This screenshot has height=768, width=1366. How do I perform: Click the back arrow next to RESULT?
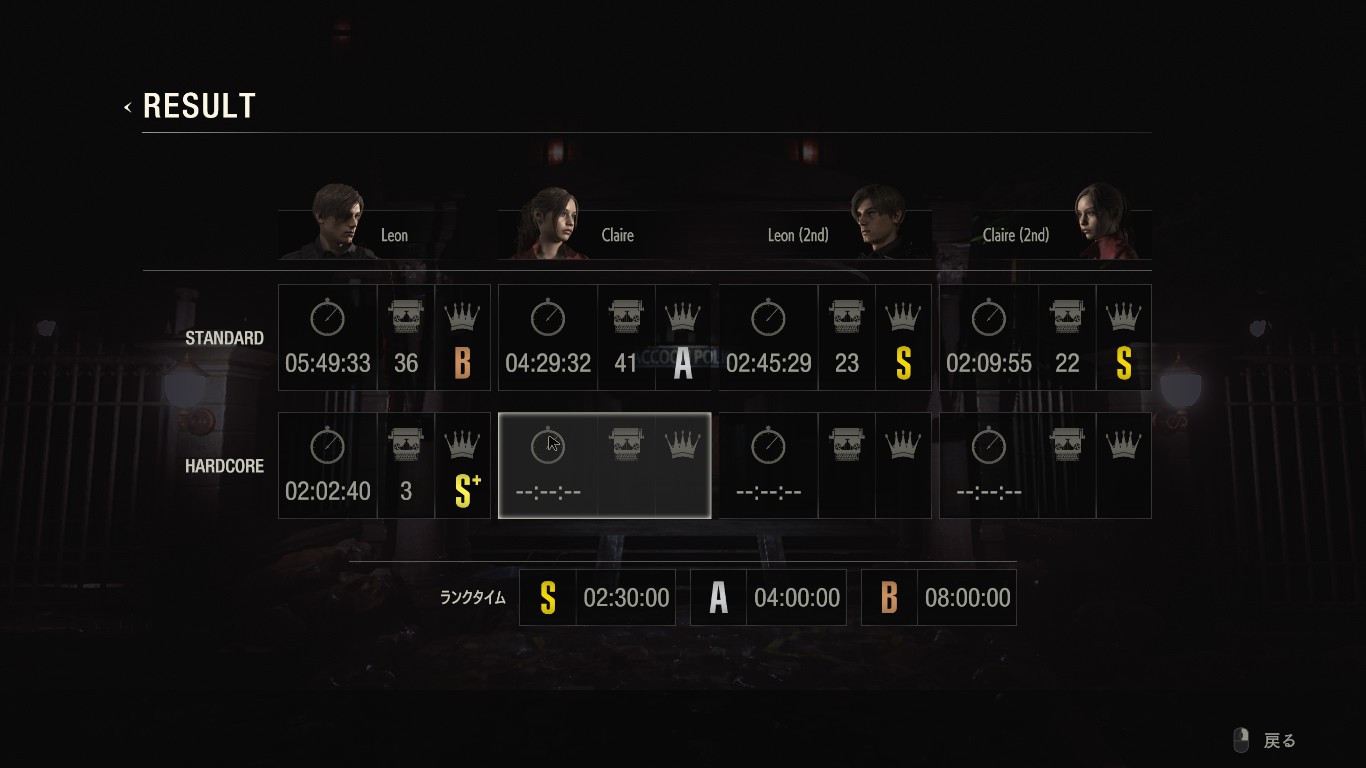coord(127,105)
